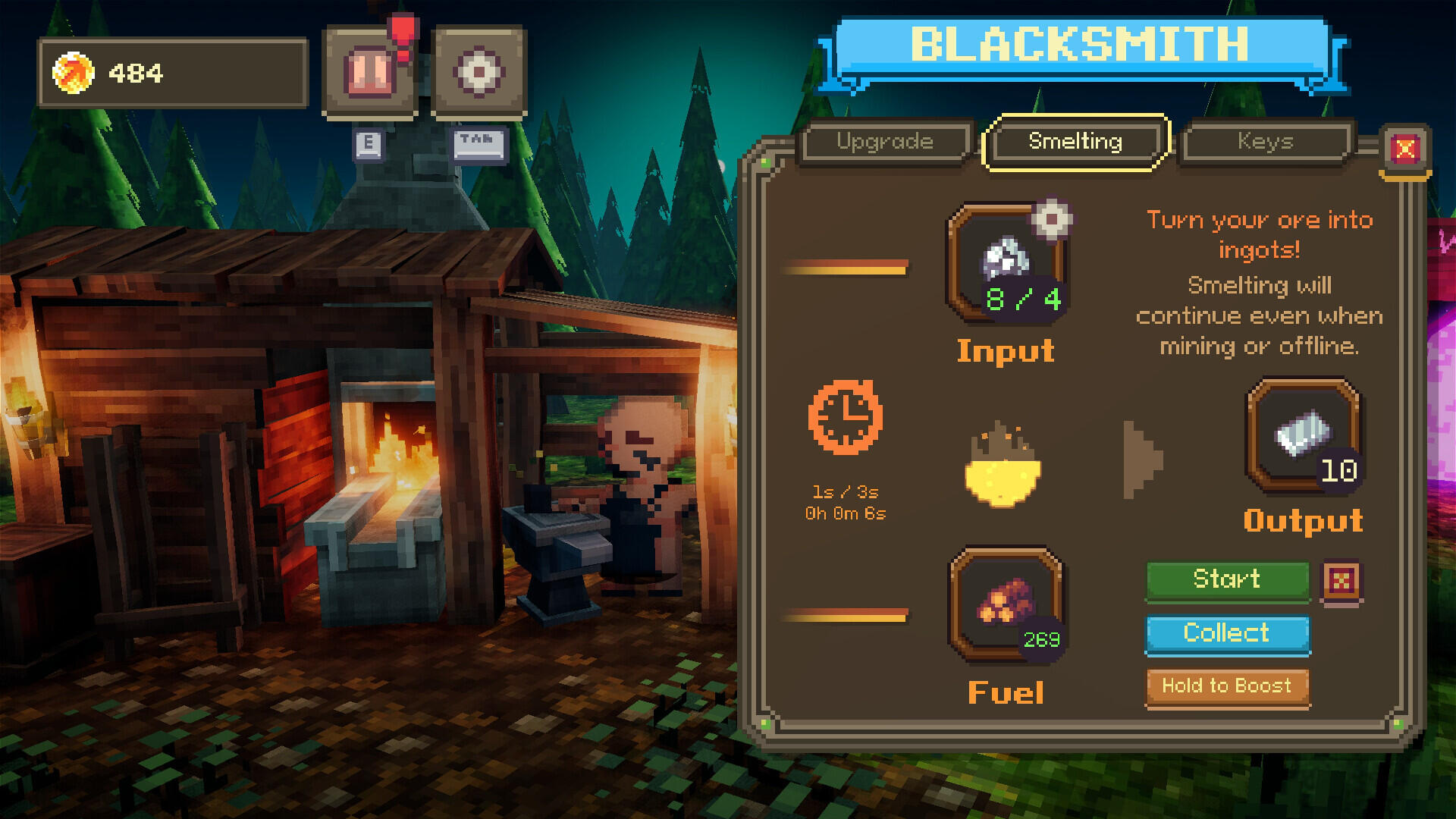Screen dimensions: 1456x819
Task: Switch to the Upgrade tab
Action: (885, 142)
